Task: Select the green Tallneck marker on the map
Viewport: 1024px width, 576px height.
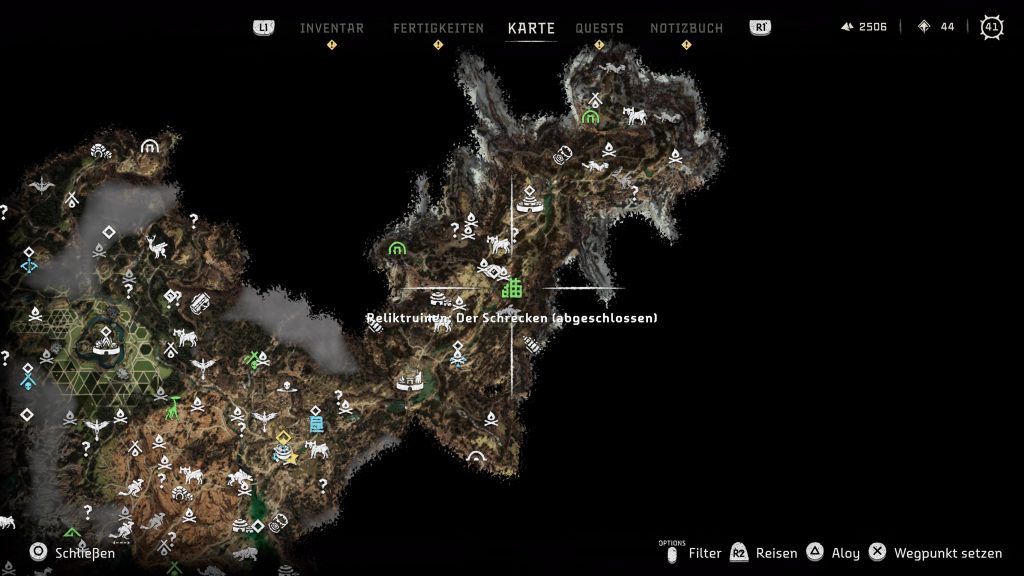Action: [174, 407]
